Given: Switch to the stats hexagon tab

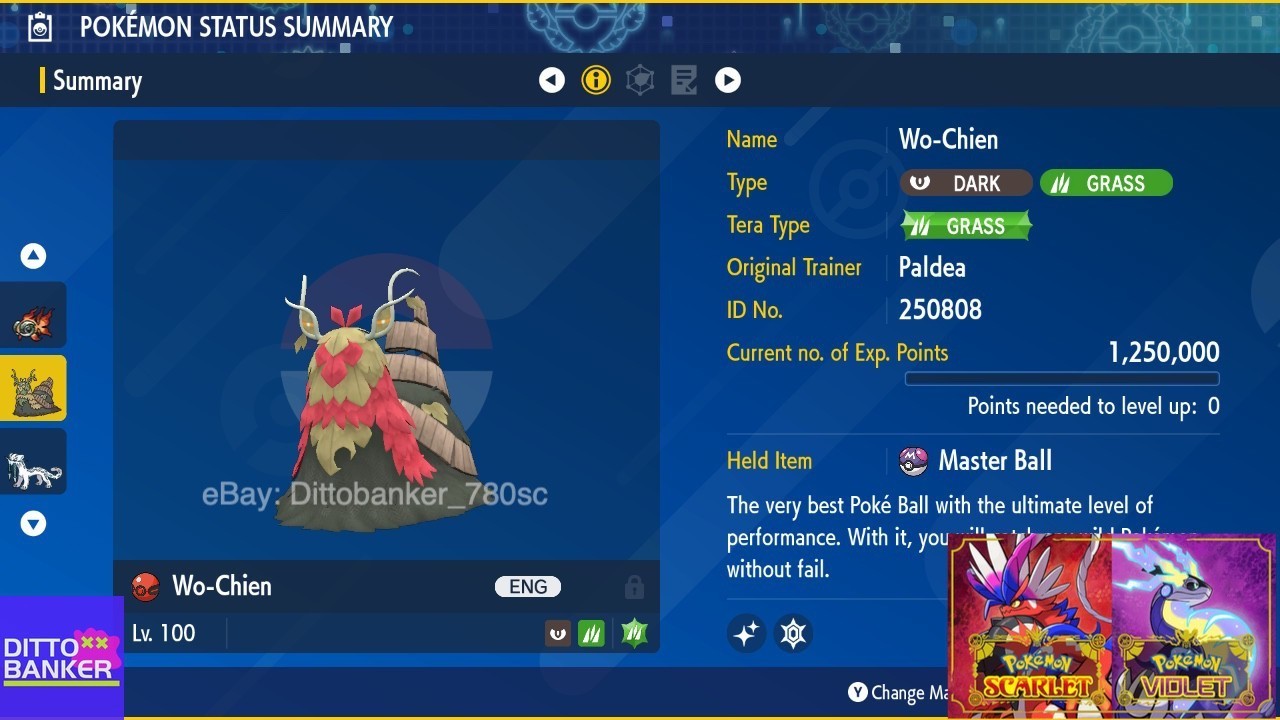Looking at the screenshot, I should (x=640, y=80).
